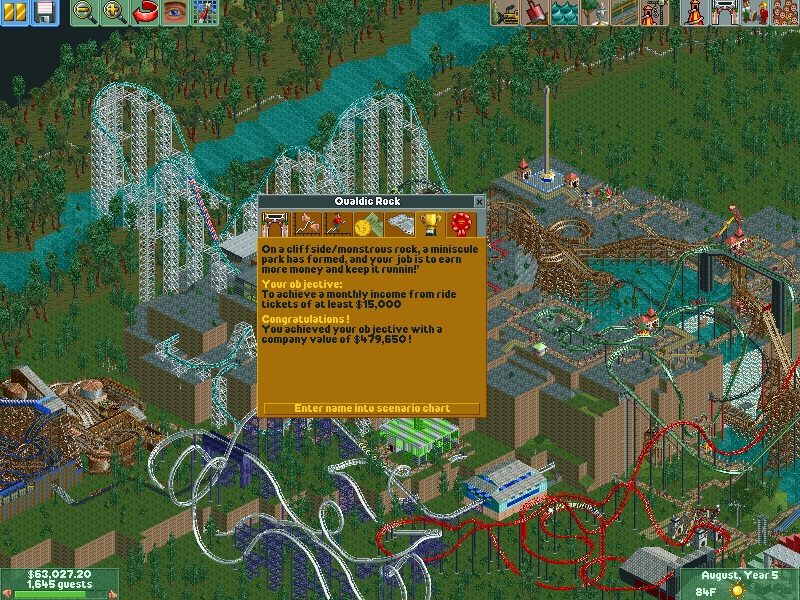Select the shovel land adjustment tool
The width and height of the screenshot is (800, 600).
[x=535, y=13]
